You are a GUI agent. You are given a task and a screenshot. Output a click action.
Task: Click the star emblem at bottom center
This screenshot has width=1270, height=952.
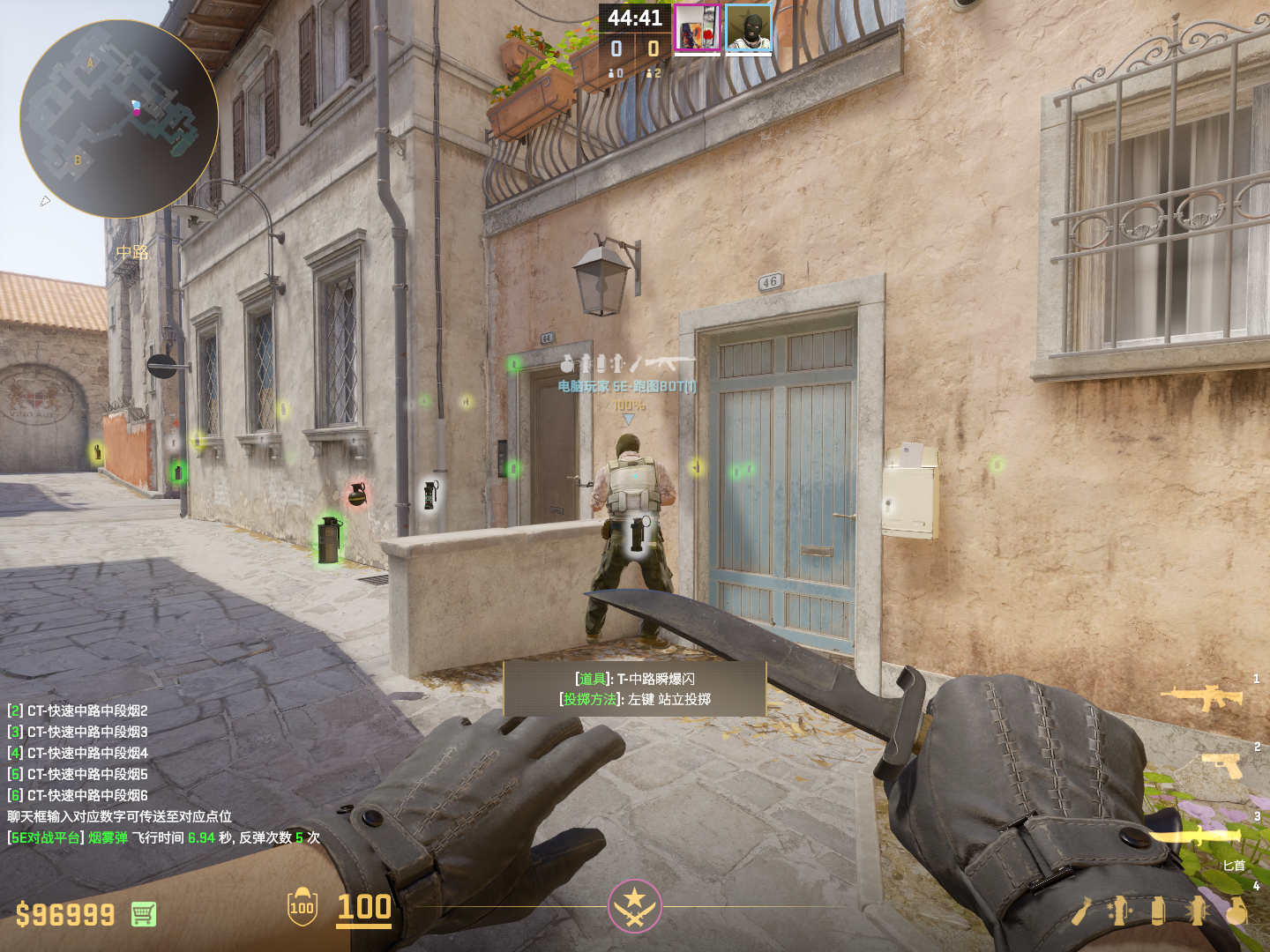coord(634,905)
